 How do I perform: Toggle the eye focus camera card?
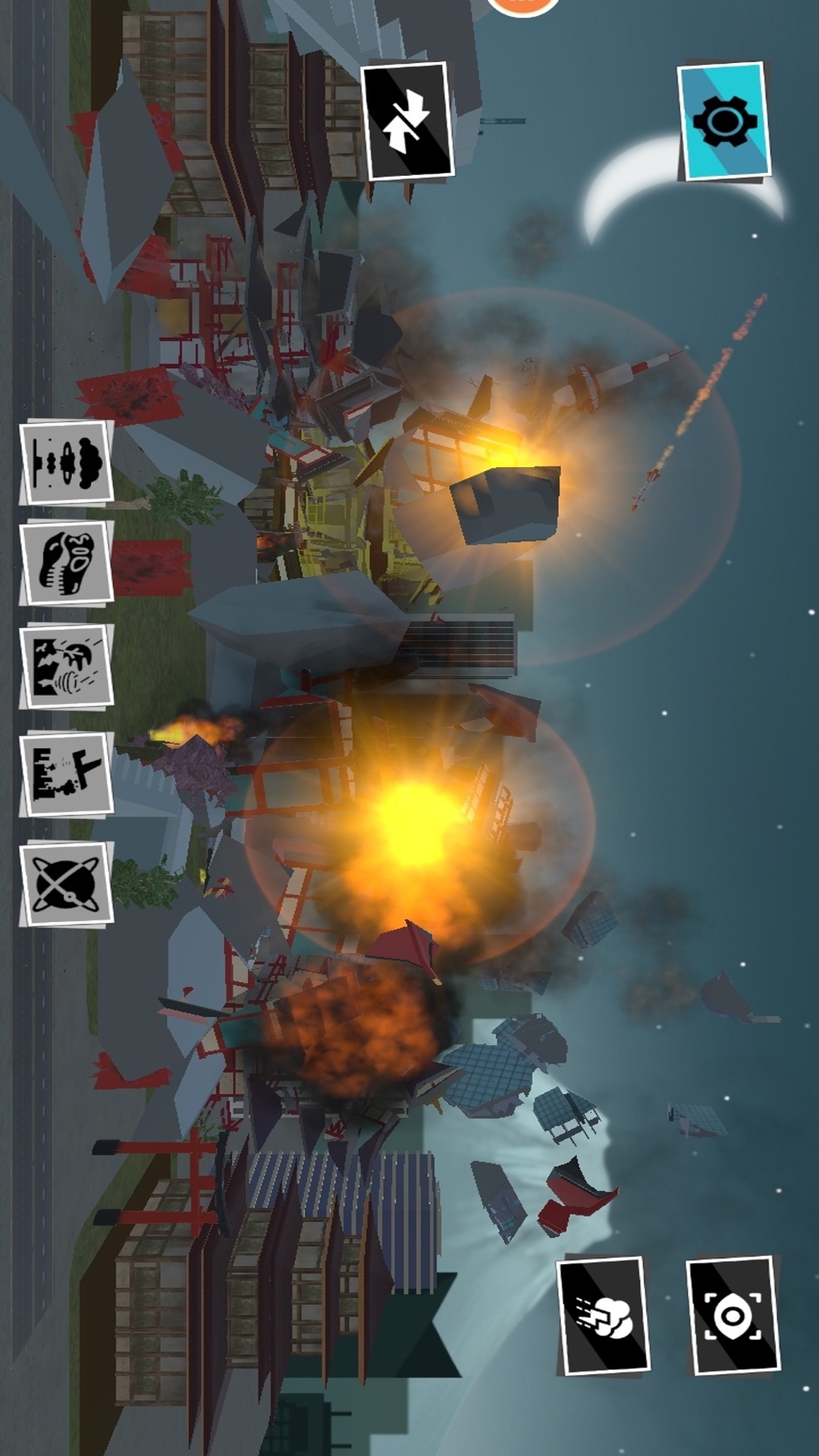pyautogui.click(x=733, y=1316)
